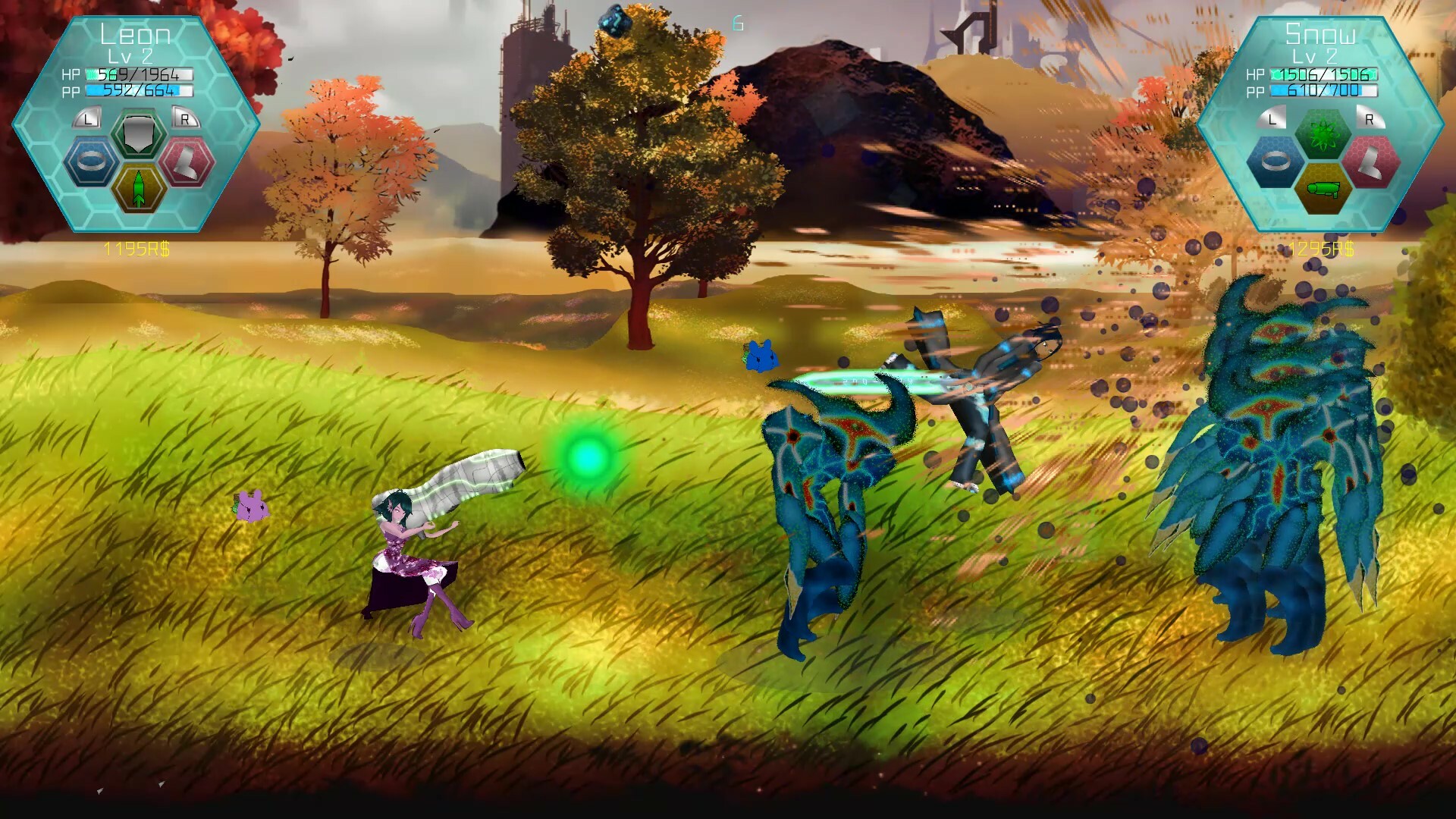
Task: Click the 1295R$ currency under Snow's HUD
Action: 1323,248
